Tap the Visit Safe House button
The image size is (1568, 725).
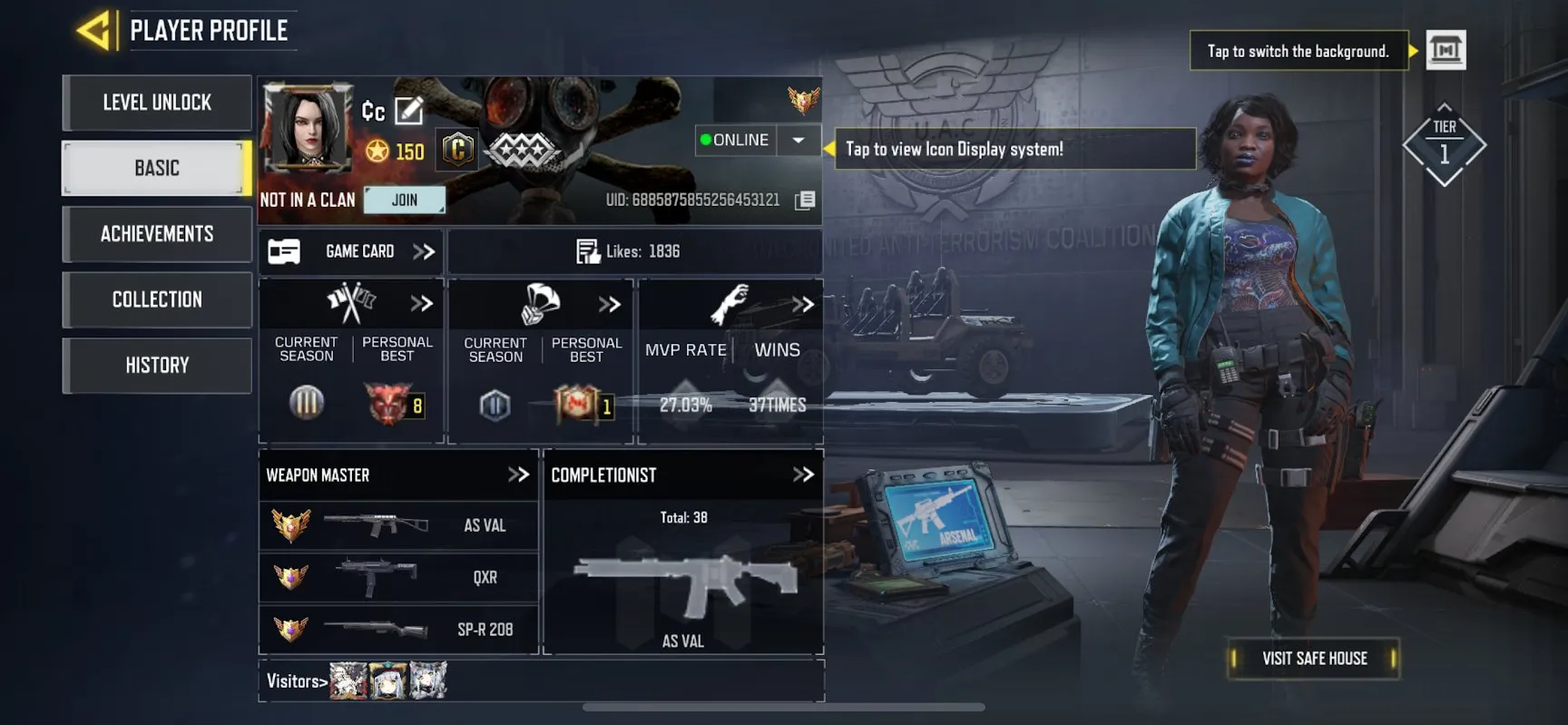coord(1313,658)
